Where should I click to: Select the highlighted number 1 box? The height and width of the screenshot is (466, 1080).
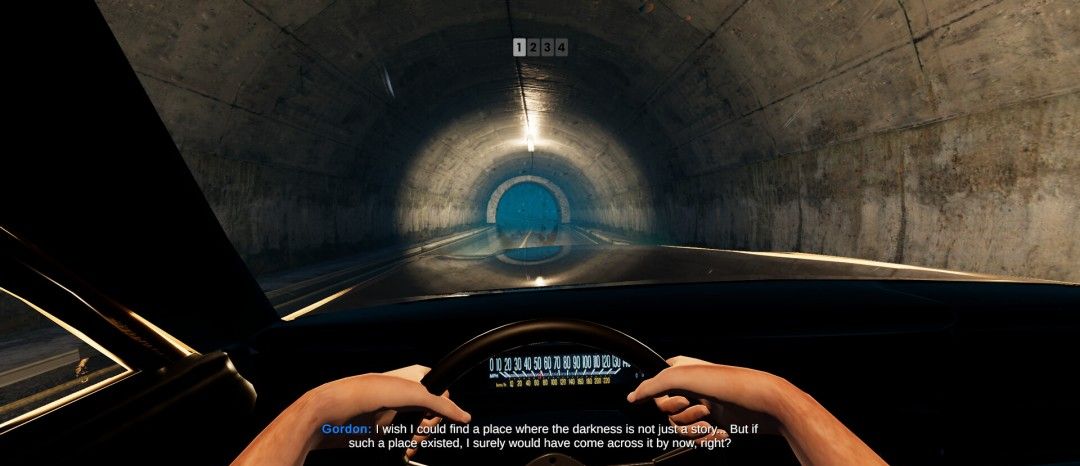click(x=519, y=47)
